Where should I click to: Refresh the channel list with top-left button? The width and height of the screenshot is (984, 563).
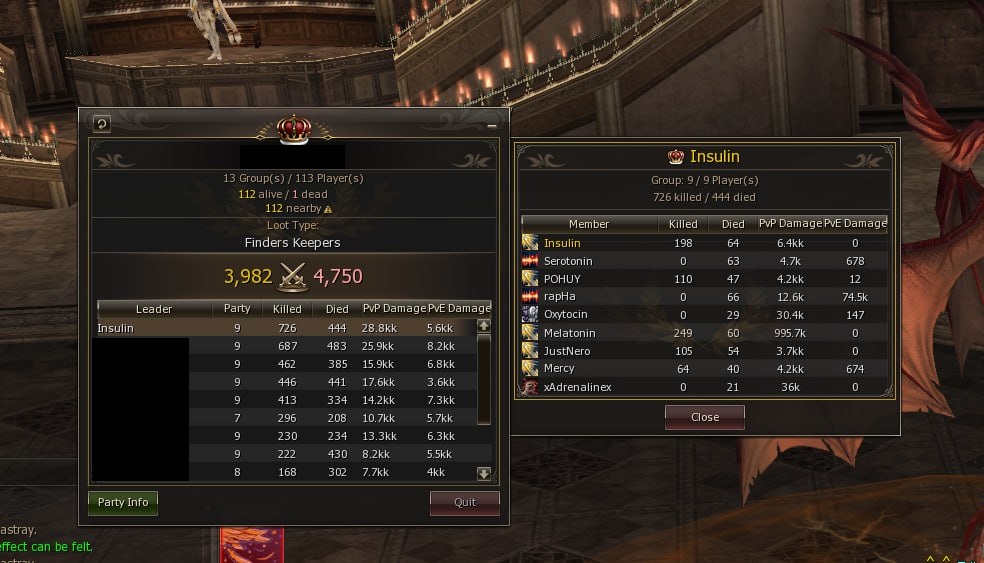101,124
